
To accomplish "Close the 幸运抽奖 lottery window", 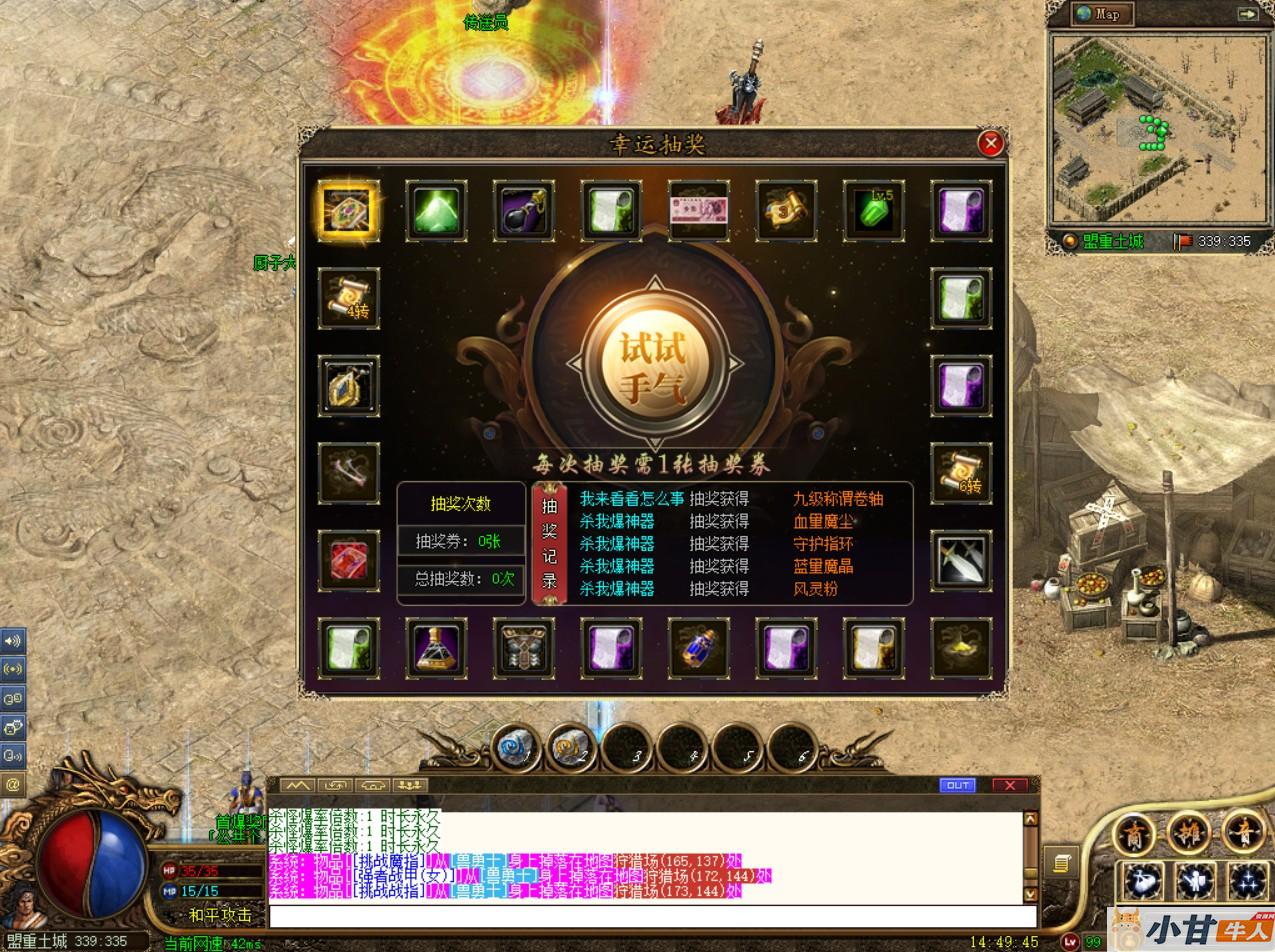I will 990,144.
